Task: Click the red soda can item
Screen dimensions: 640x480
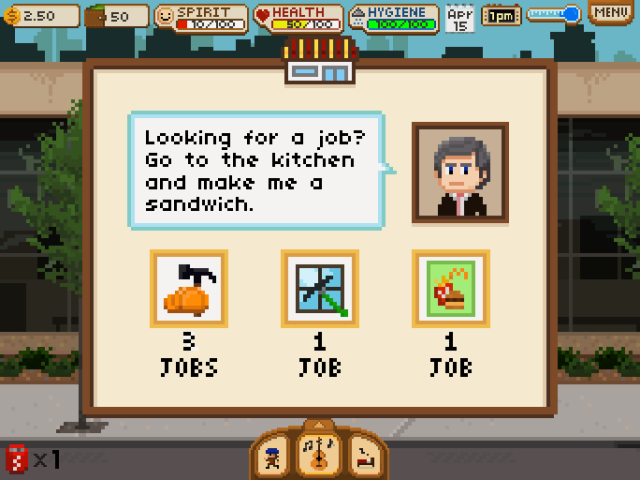Action: click(x=17, y=459)
